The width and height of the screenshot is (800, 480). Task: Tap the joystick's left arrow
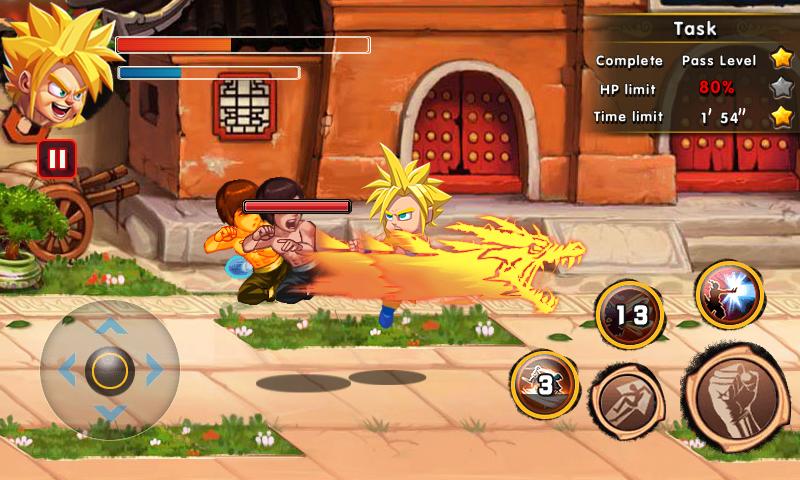68,371
